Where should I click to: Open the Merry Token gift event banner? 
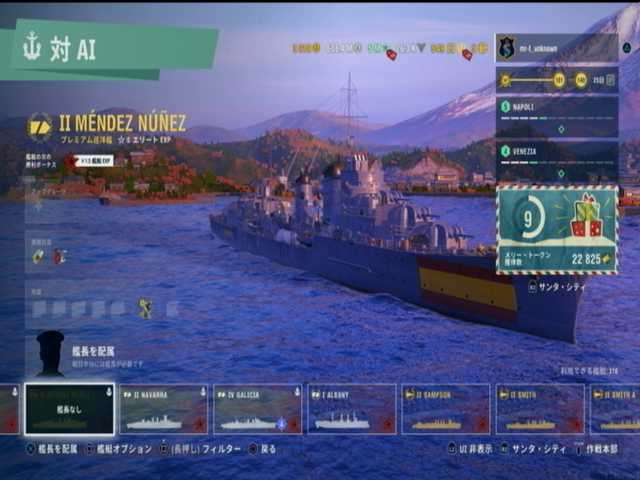point(556,228)
